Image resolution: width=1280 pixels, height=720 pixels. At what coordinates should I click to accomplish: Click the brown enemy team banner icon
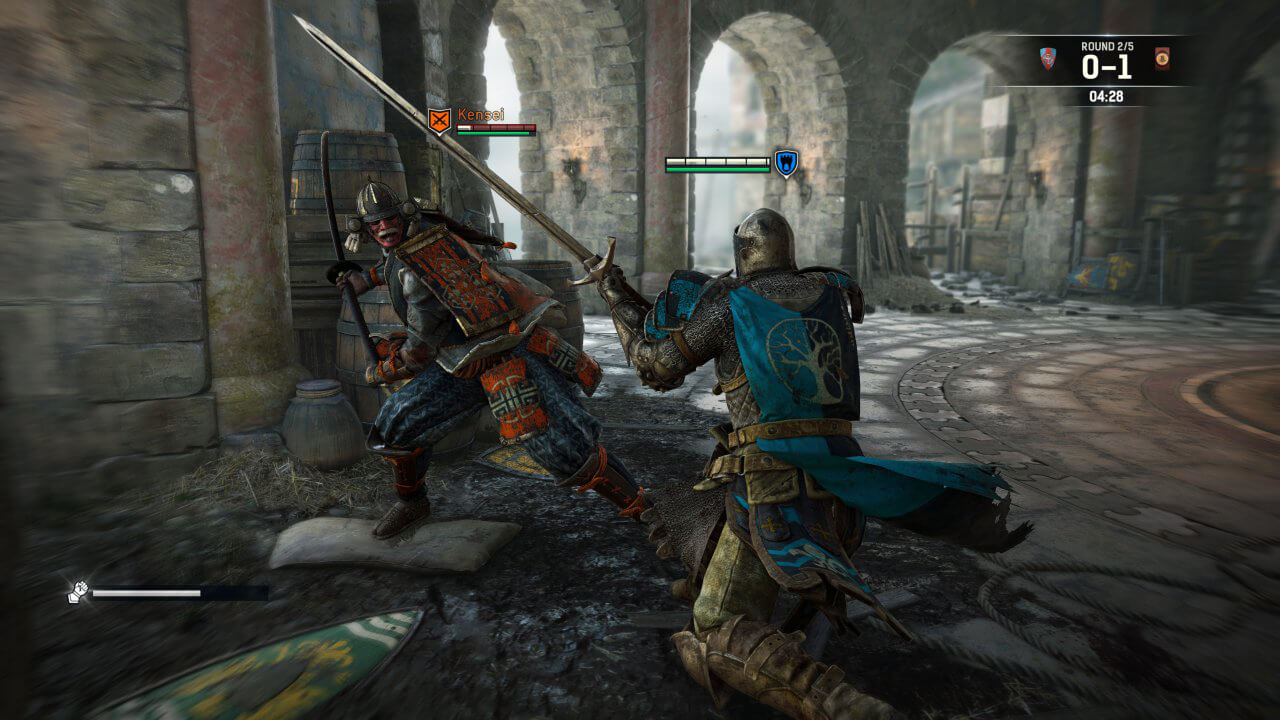[x=1161, y=57]
